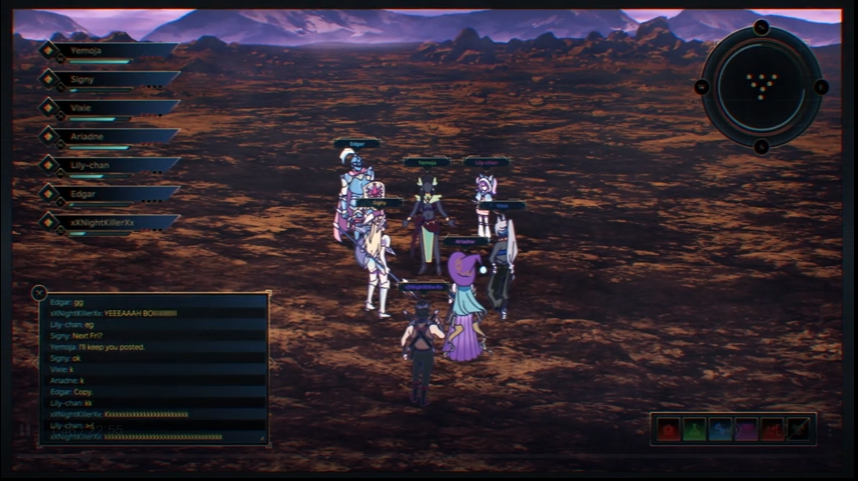Select Yemoja in the party list
This screenshot has height=481, width=858.
point(110,50)
